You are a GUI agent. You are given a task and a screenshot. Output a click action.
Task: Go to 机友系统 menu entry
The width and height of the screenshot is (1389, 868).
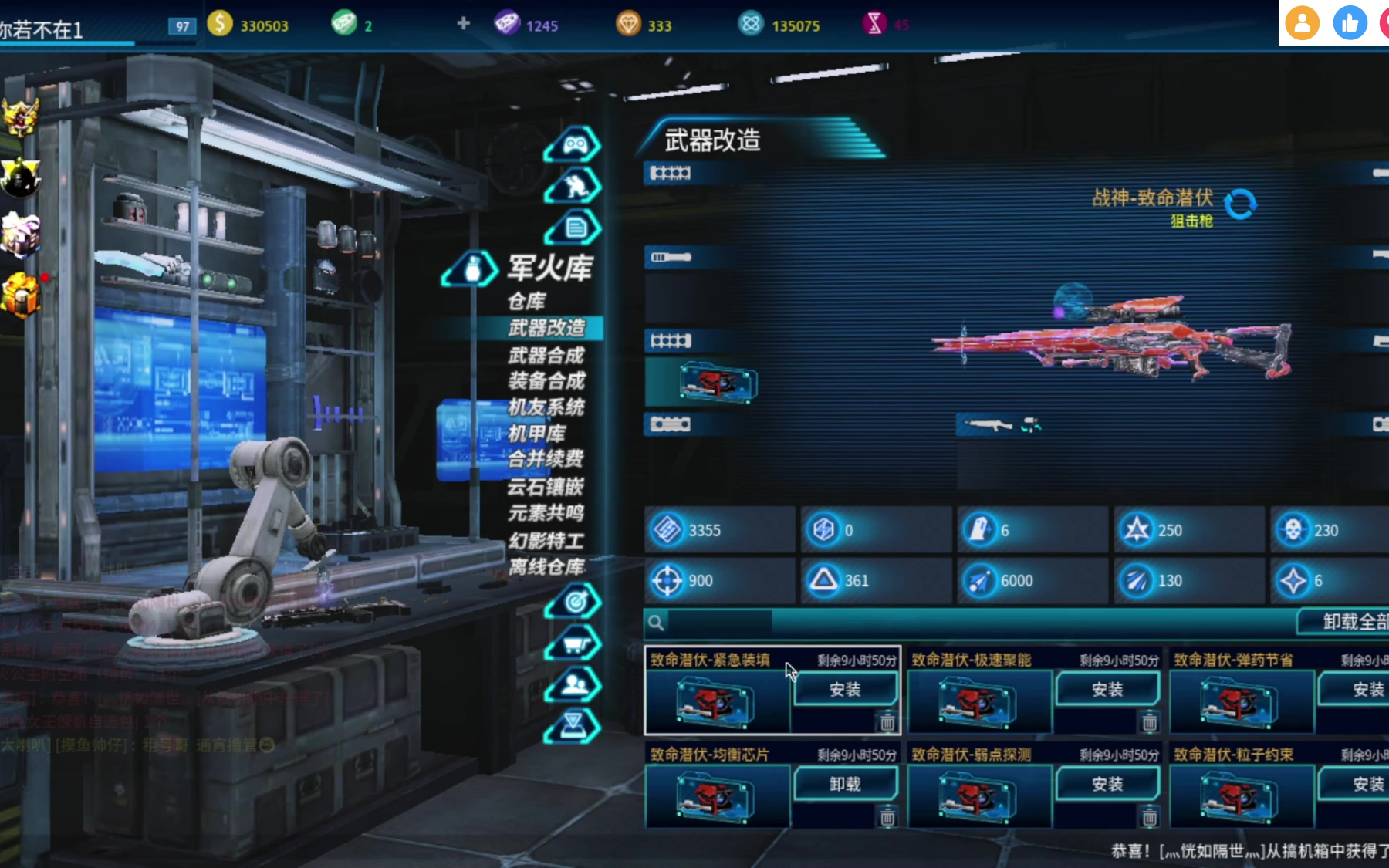pyautogui.click(x=546, y=407)
